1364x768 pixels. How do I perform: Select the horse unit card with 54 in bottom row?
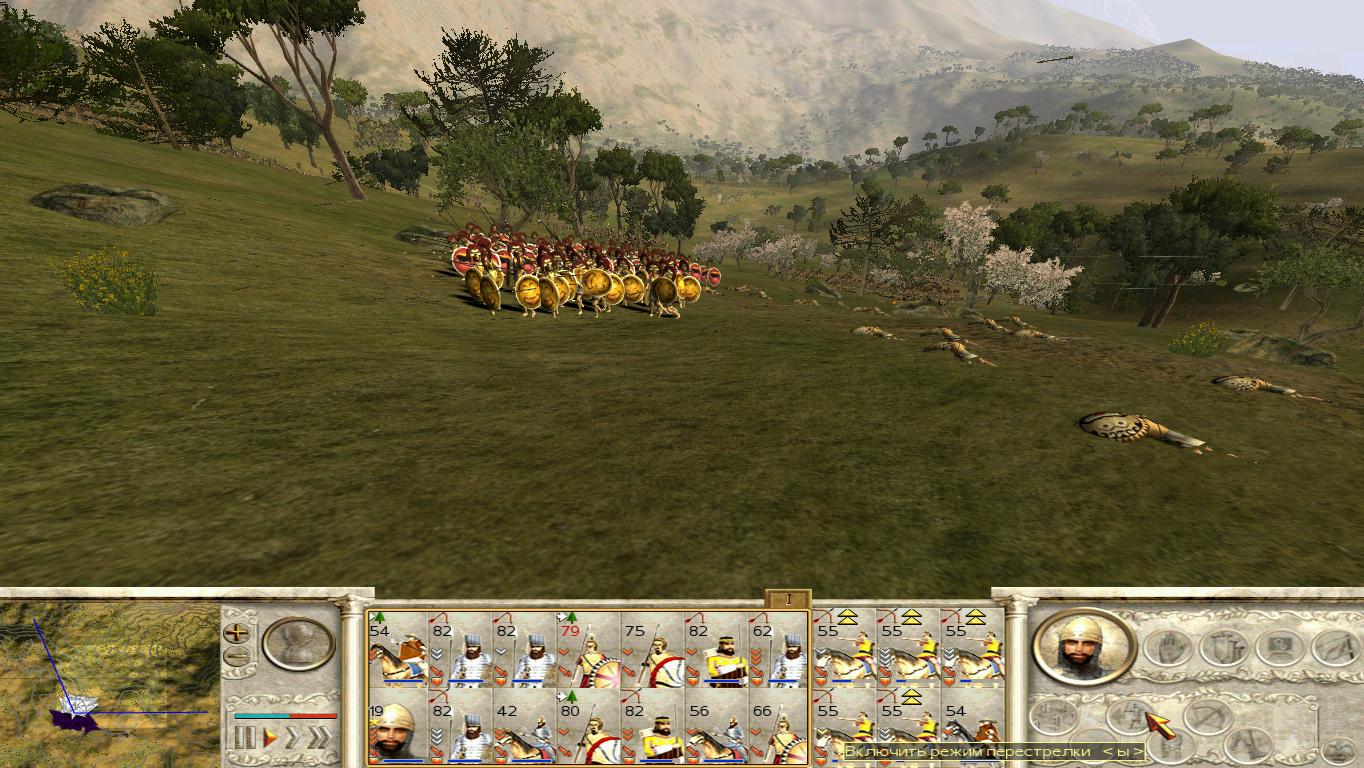[972, 727]
